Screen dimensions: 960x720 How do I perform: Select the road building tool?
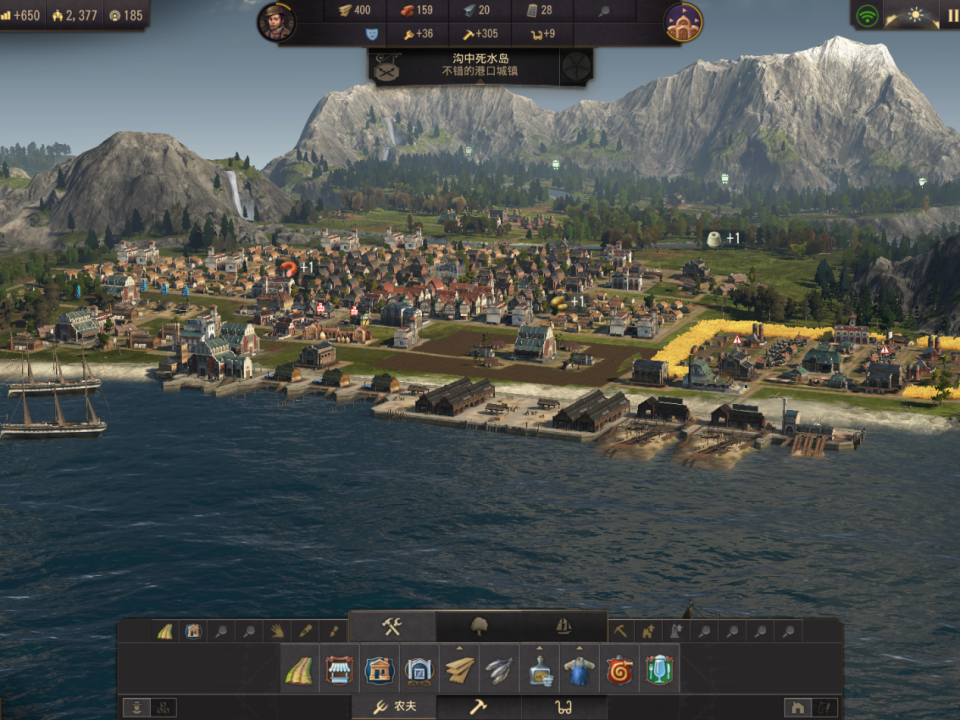pos(299,669)
